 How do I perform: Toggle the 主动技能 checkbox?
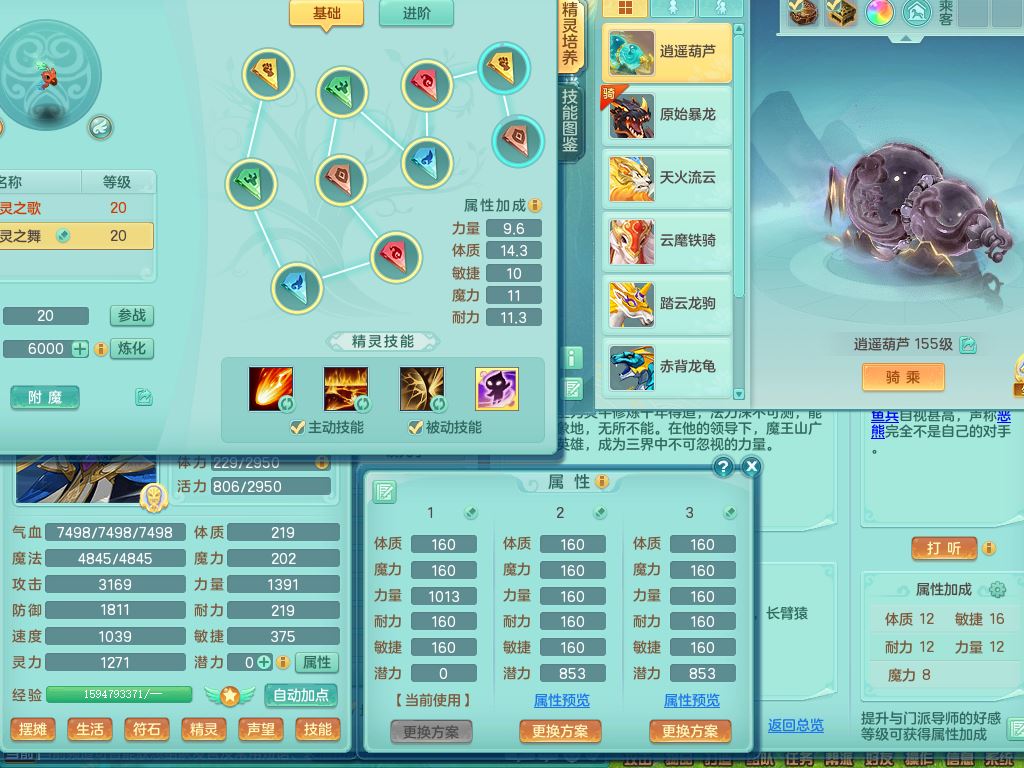tap(297, 427)
